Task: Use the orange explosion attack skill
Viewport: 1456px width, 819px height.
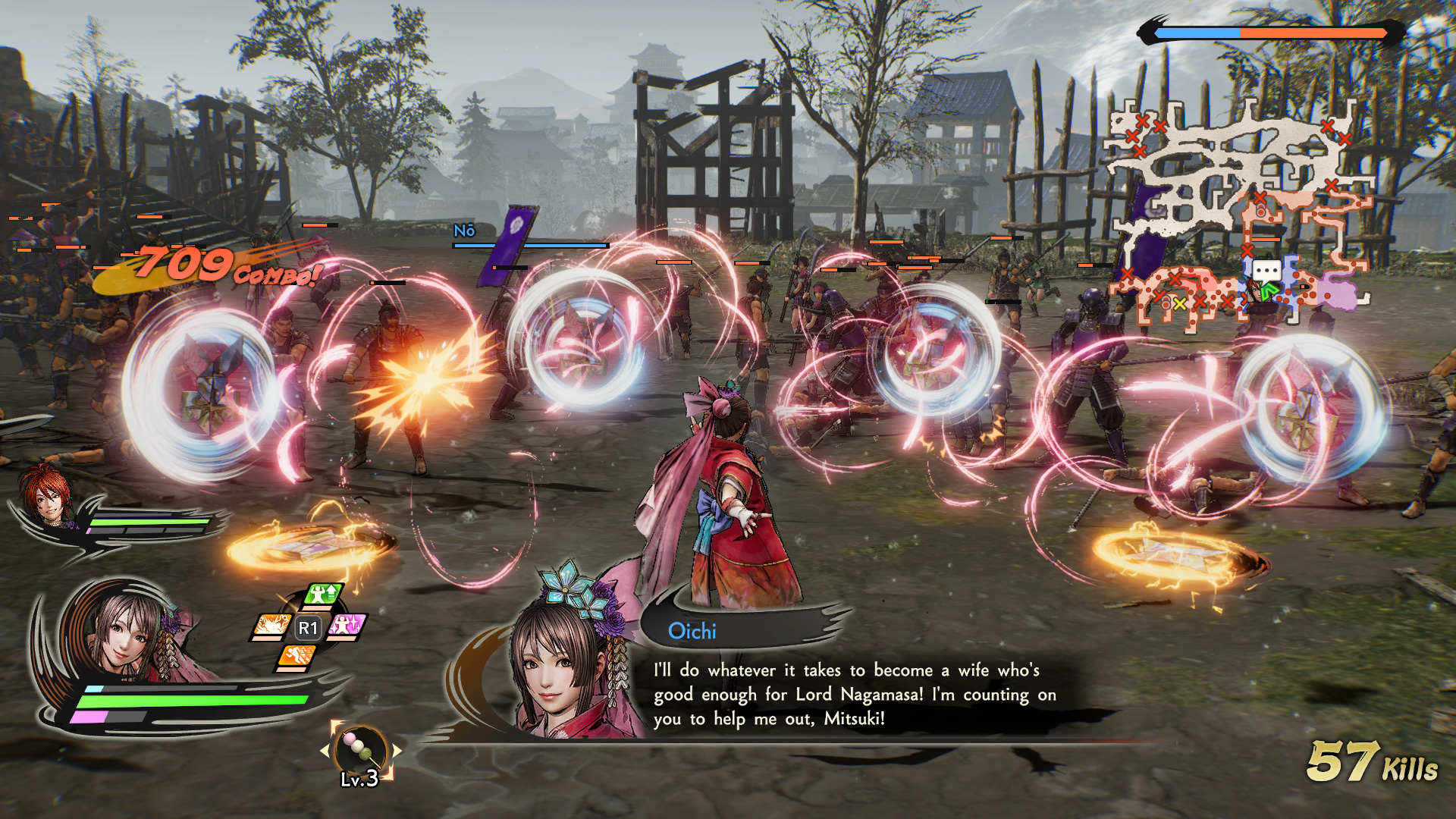Action: [x=271, y=626]
